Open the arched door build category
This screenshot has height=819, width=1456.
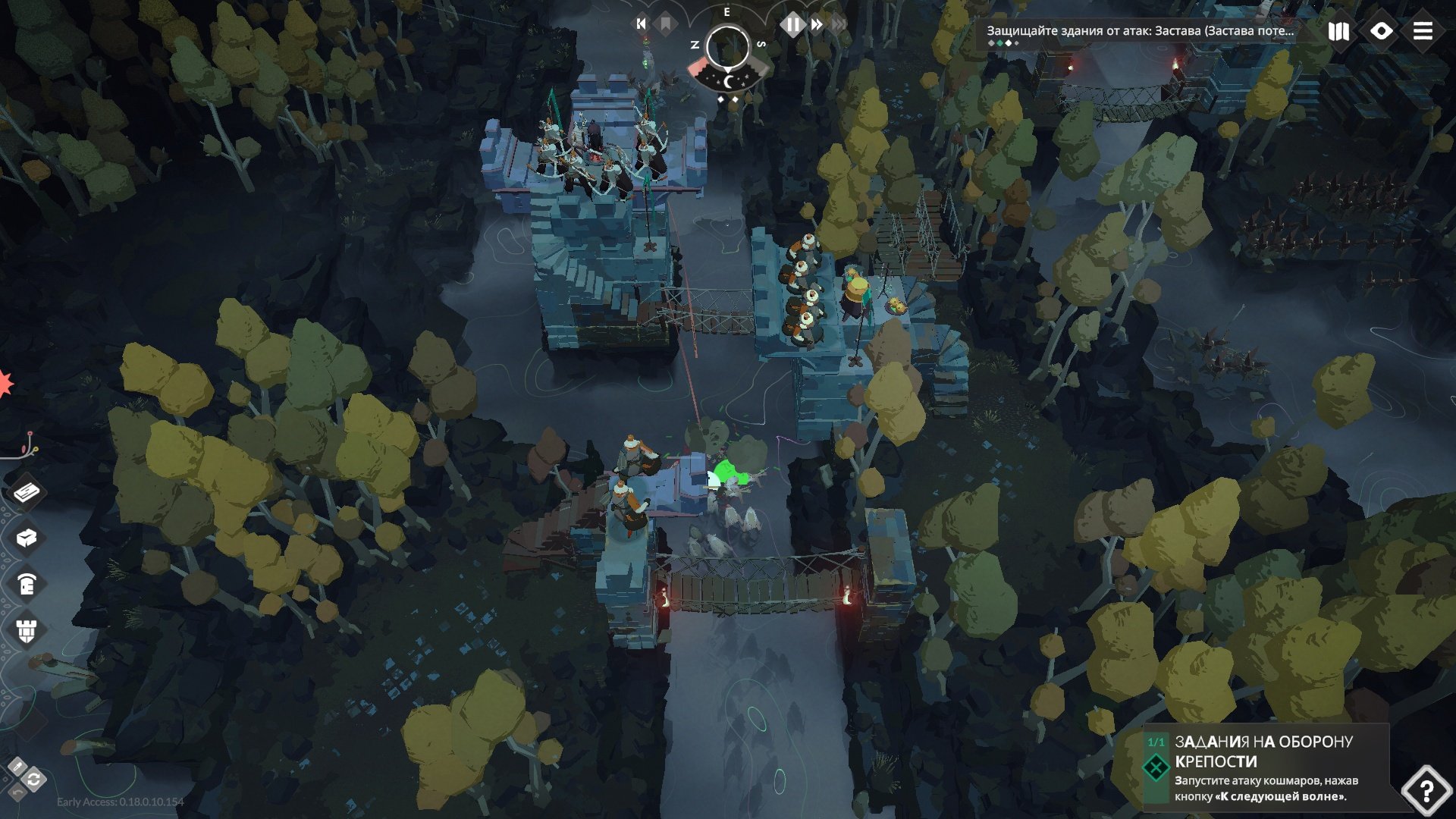(27, 585)
